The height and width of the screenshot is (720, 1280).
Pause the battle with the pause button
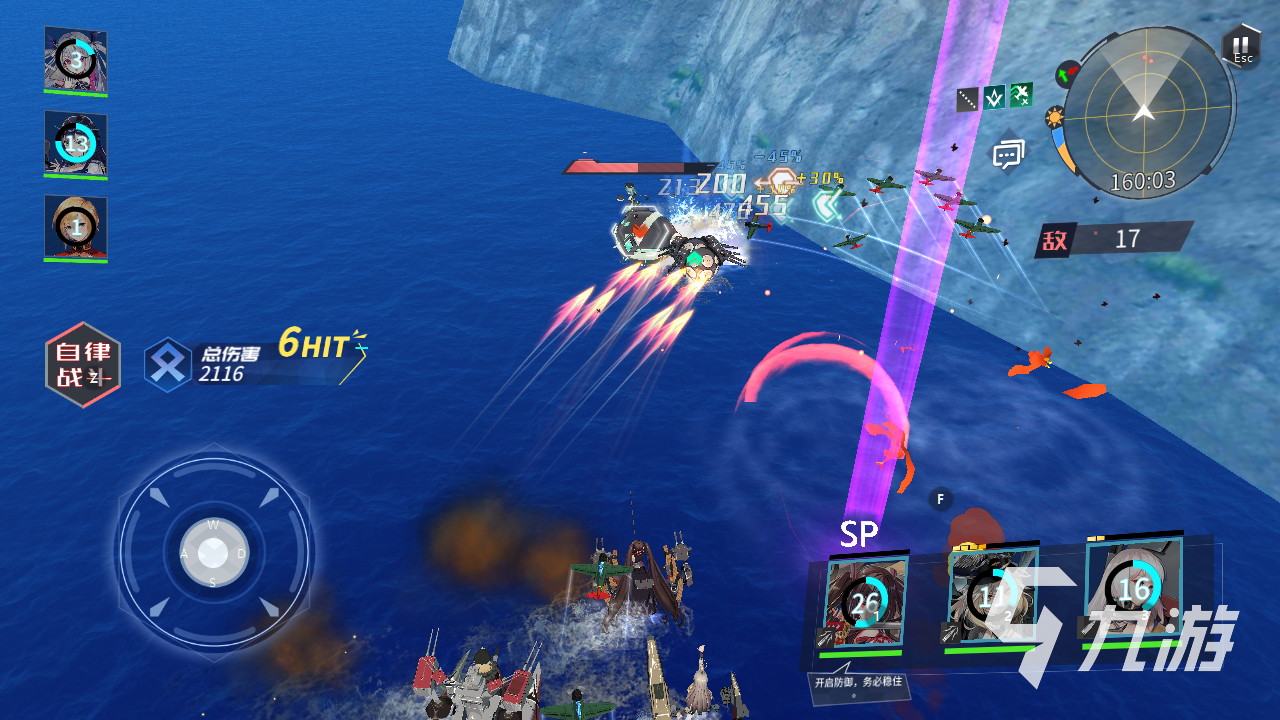click(1240, 47)
